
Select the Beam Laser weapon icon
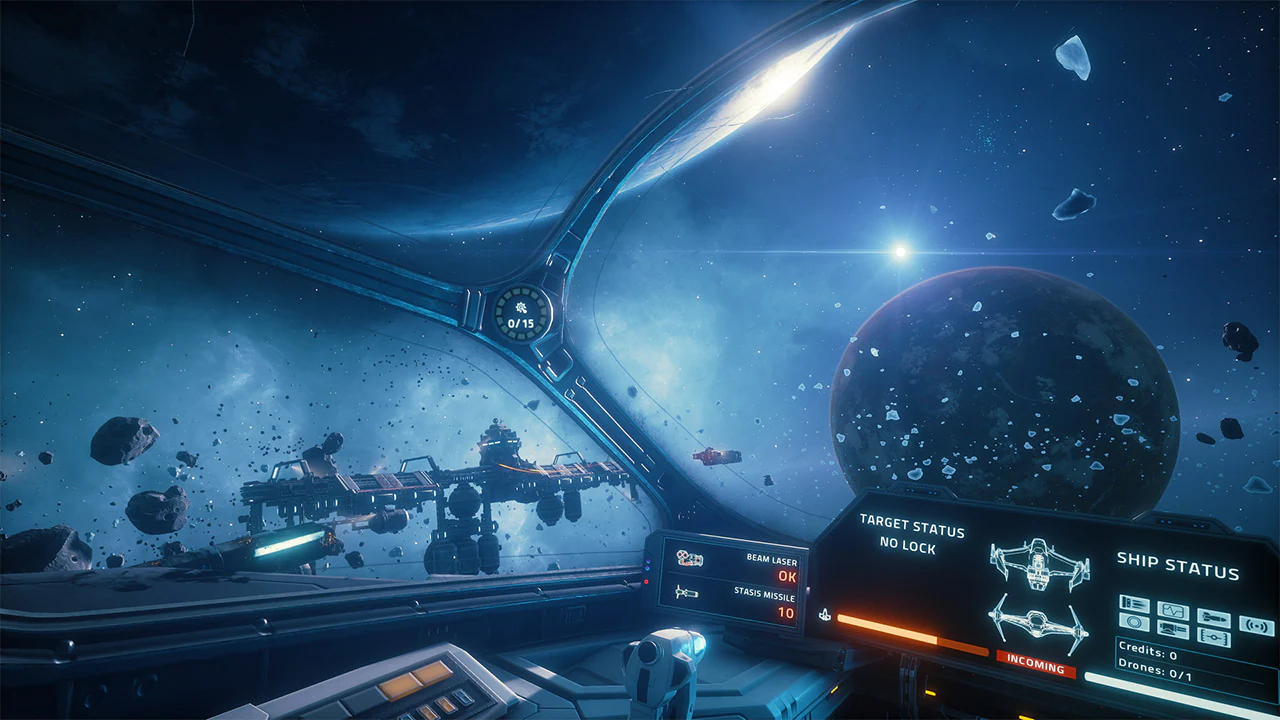[690, 559]
